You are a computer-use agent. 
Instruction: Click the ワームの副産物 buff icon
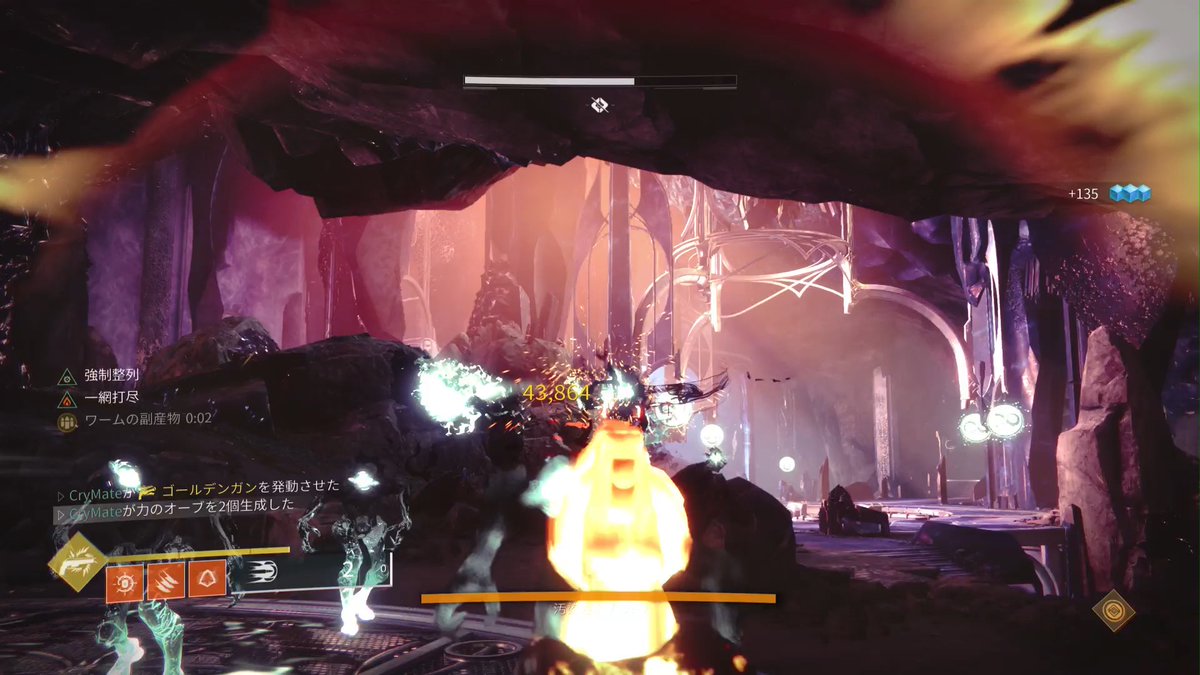tap(67, 420)
